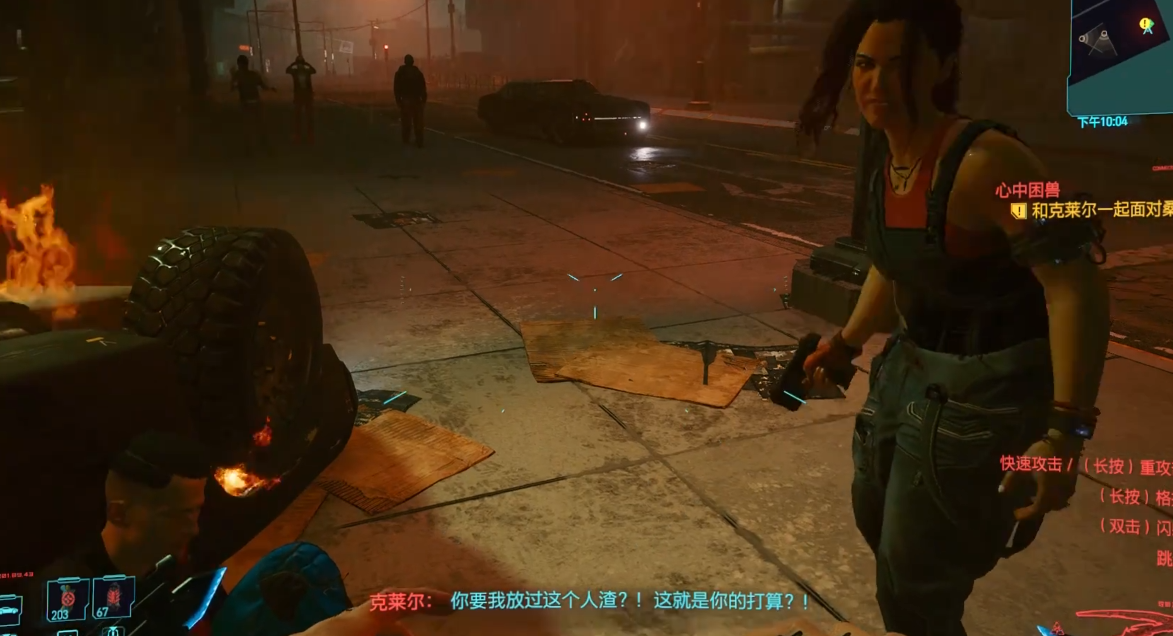Select the grenade slot showing 203
Screen dimensions: 1173x636
(x=68, y=599)
